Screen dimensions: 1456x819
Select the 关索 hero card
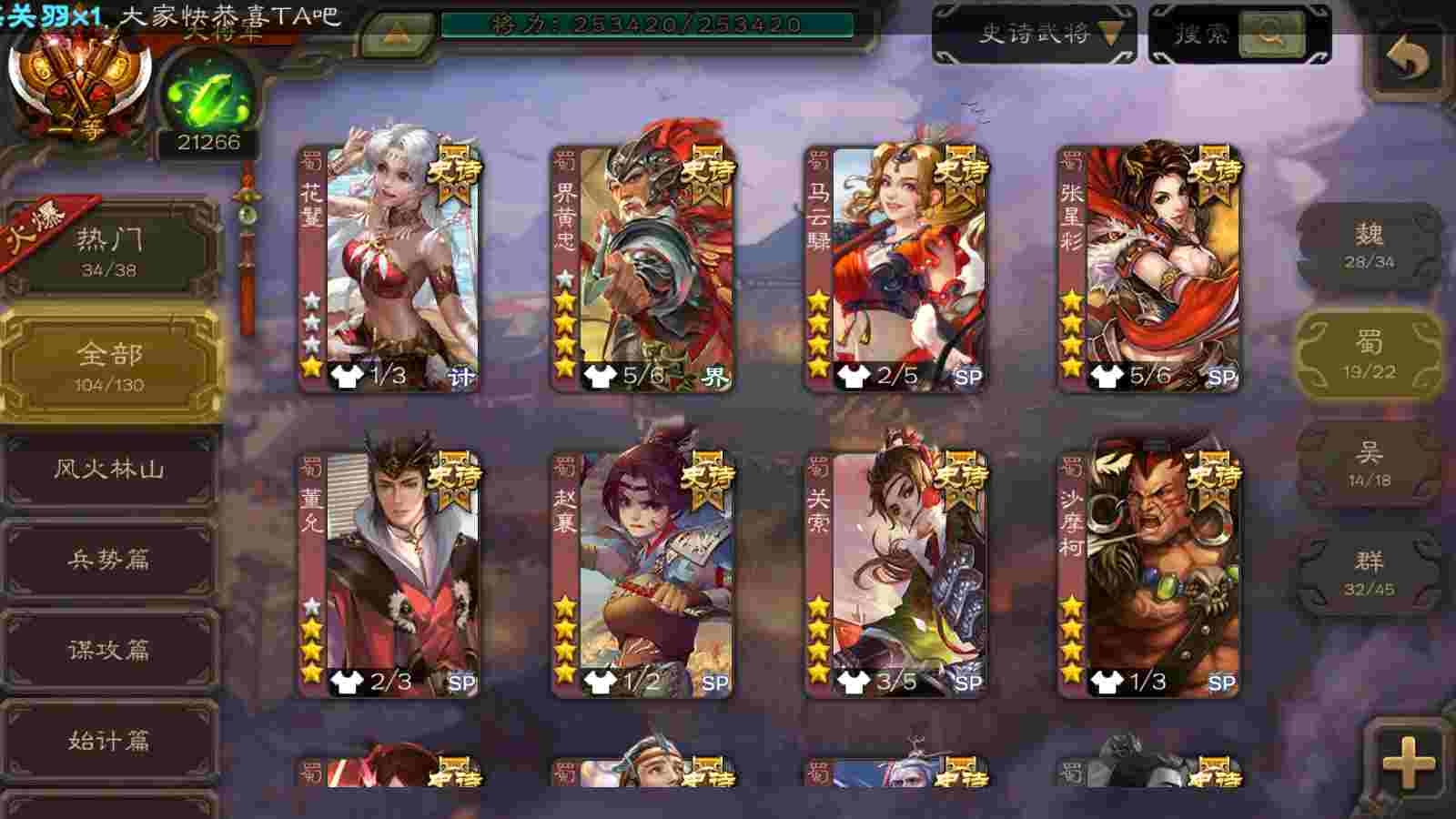coord(897,575)
